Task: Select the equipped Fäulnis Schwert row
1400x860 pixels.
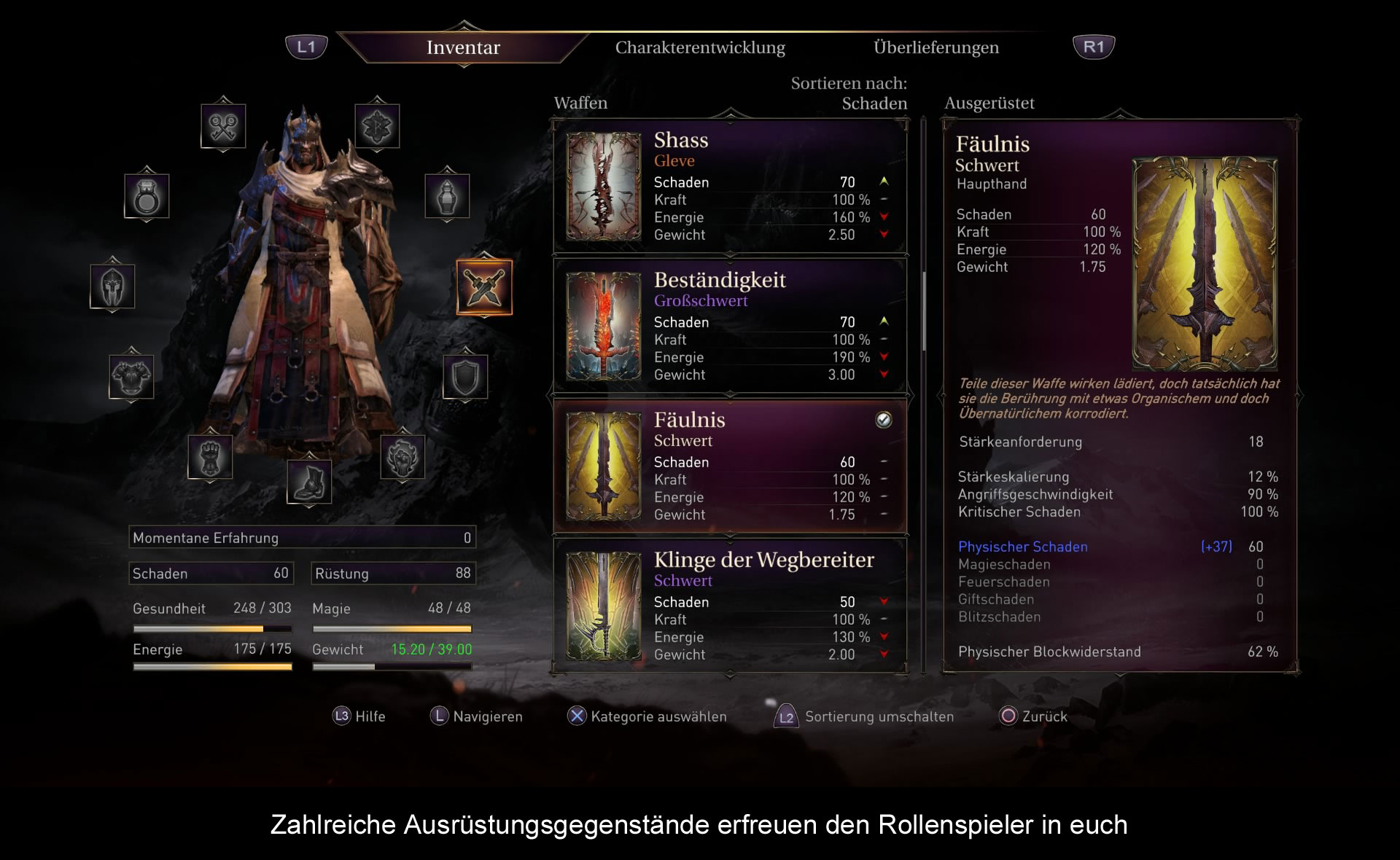Action: tap(730, 467)
